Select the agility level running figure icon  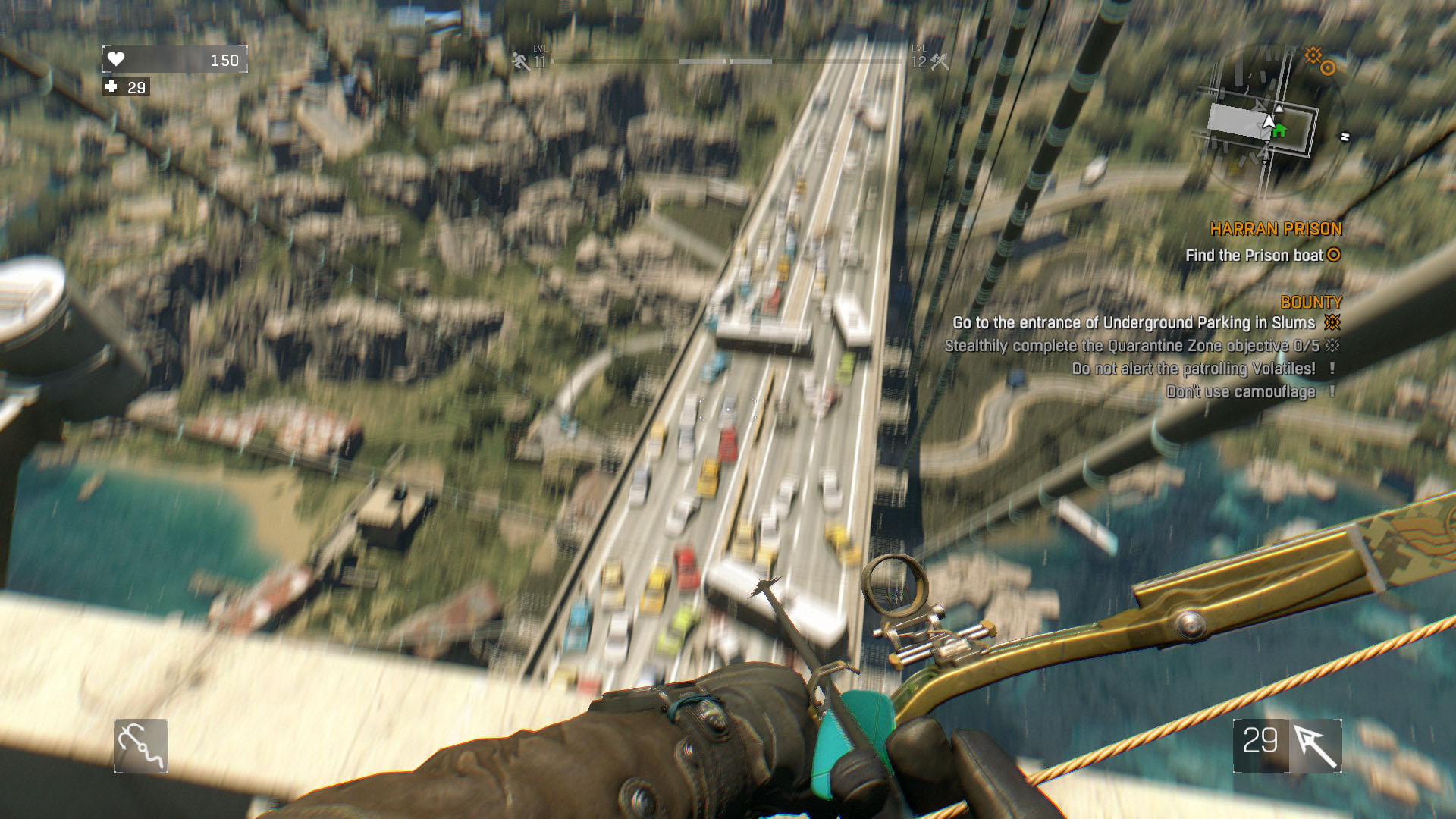click(521, 61)
